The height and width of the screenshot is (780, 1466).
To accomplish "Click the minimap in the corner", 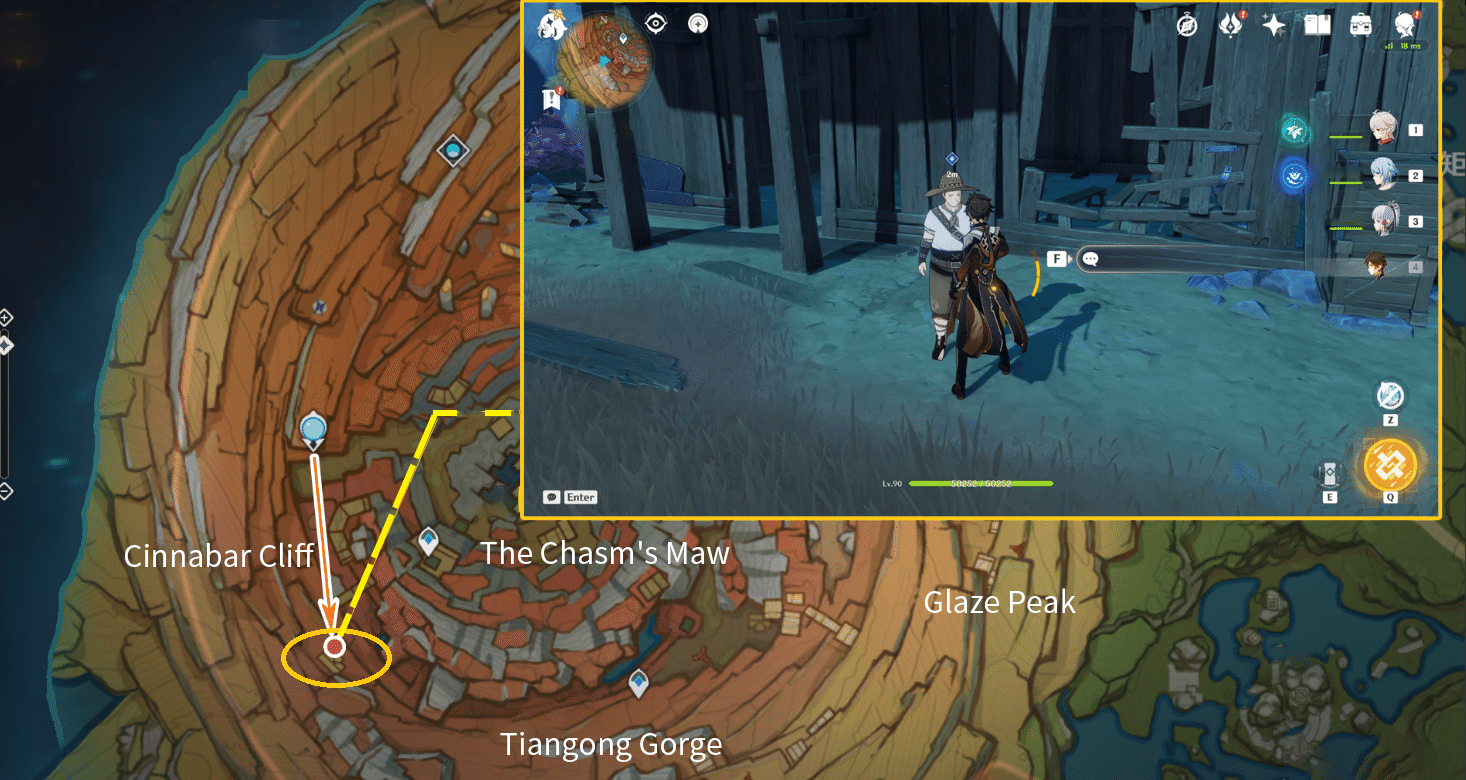I will click(x=605, y=58).
